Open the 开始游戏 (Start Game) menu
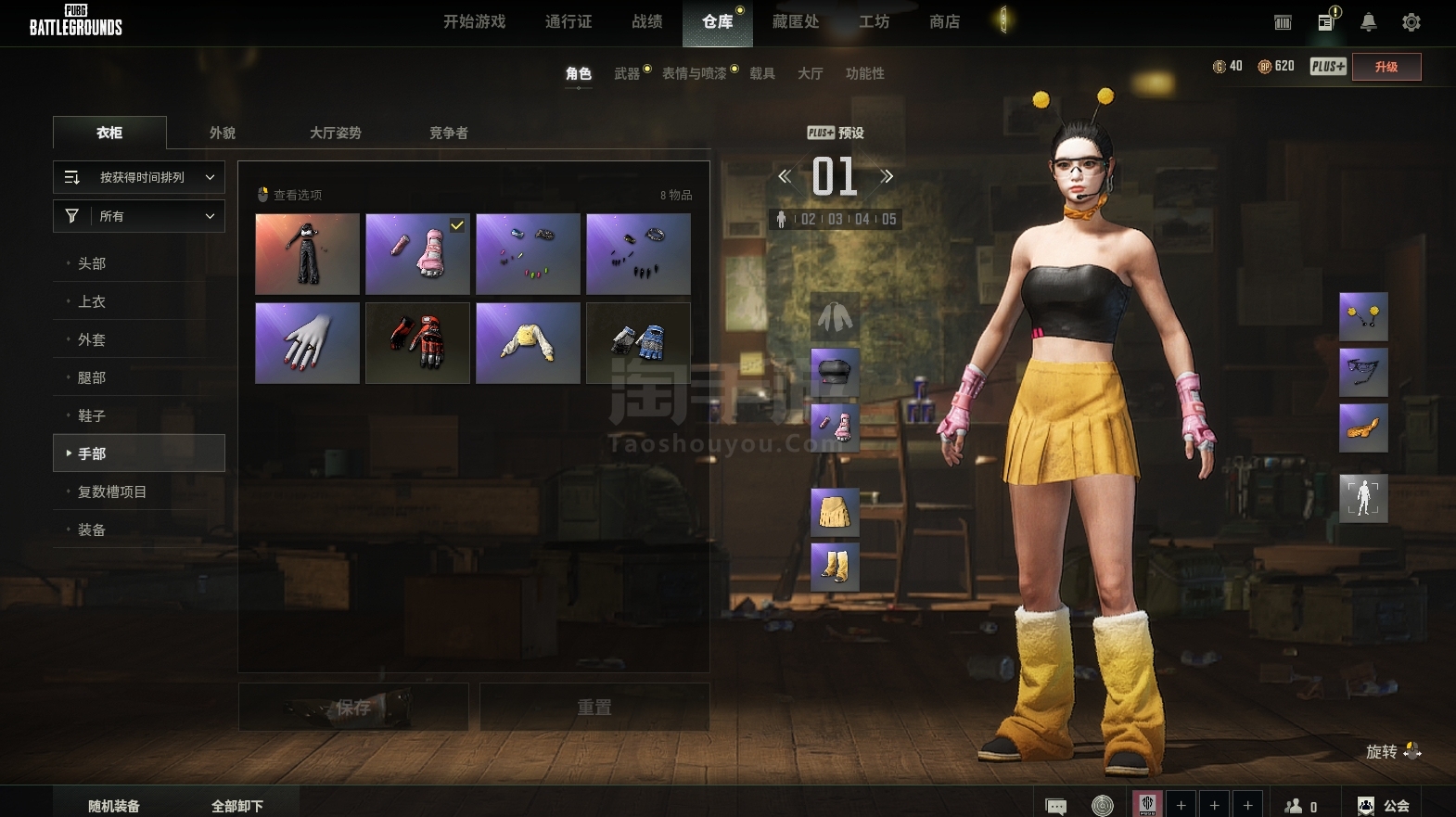1456x817 pixels. point(474,21)
